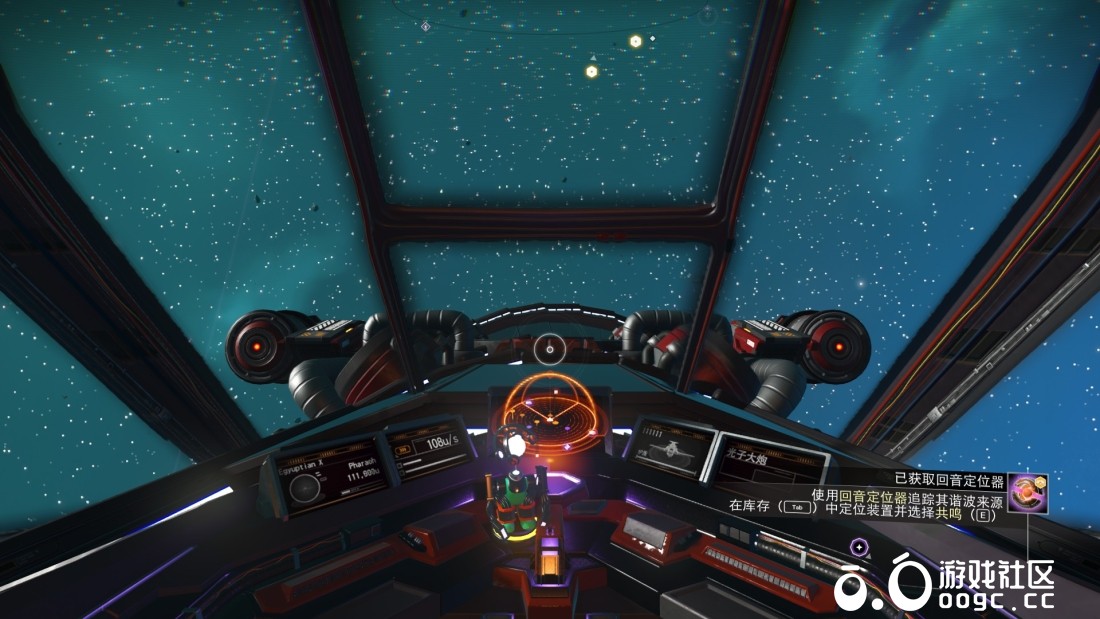
Task: Click the white diamond arrow compass marker
Action: [426, 26]
